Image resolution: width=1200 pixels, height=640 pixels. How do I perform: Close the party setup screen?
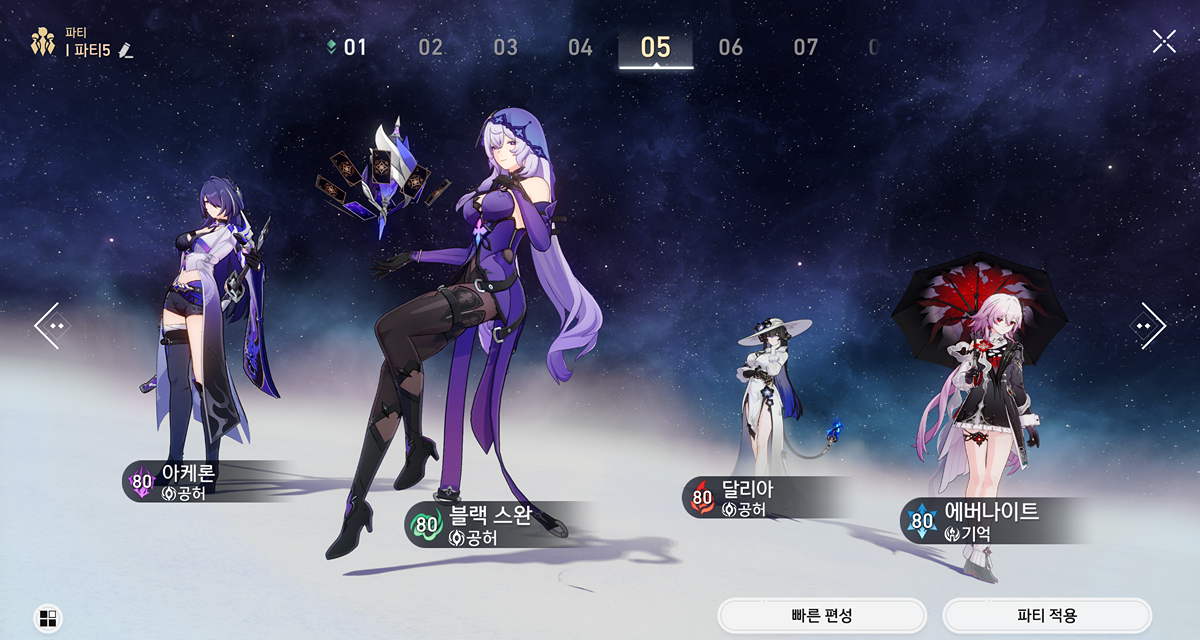[1164, 41]
